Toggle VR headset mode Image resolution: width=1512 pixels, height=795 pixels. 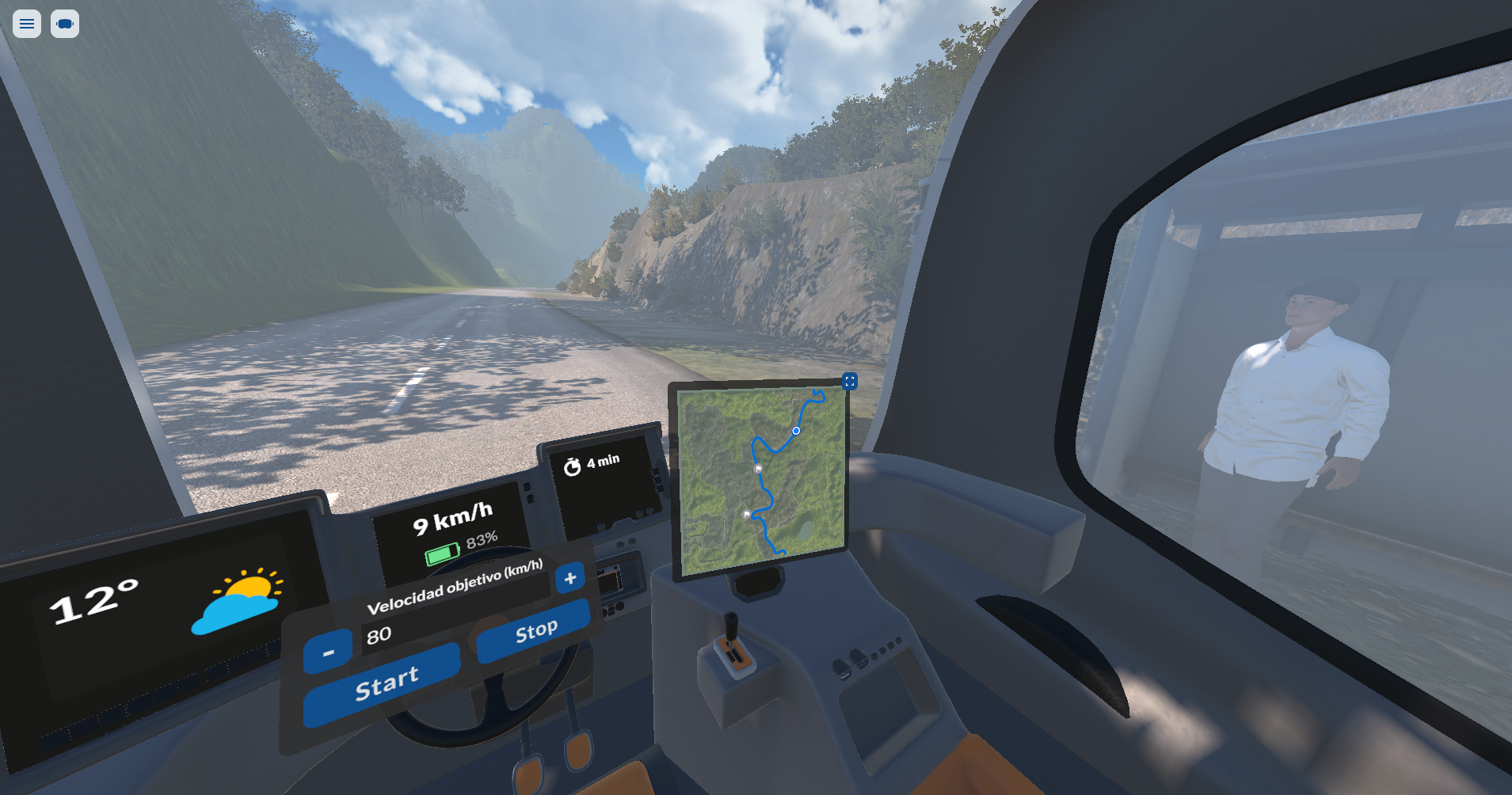(x=65, y=24)
